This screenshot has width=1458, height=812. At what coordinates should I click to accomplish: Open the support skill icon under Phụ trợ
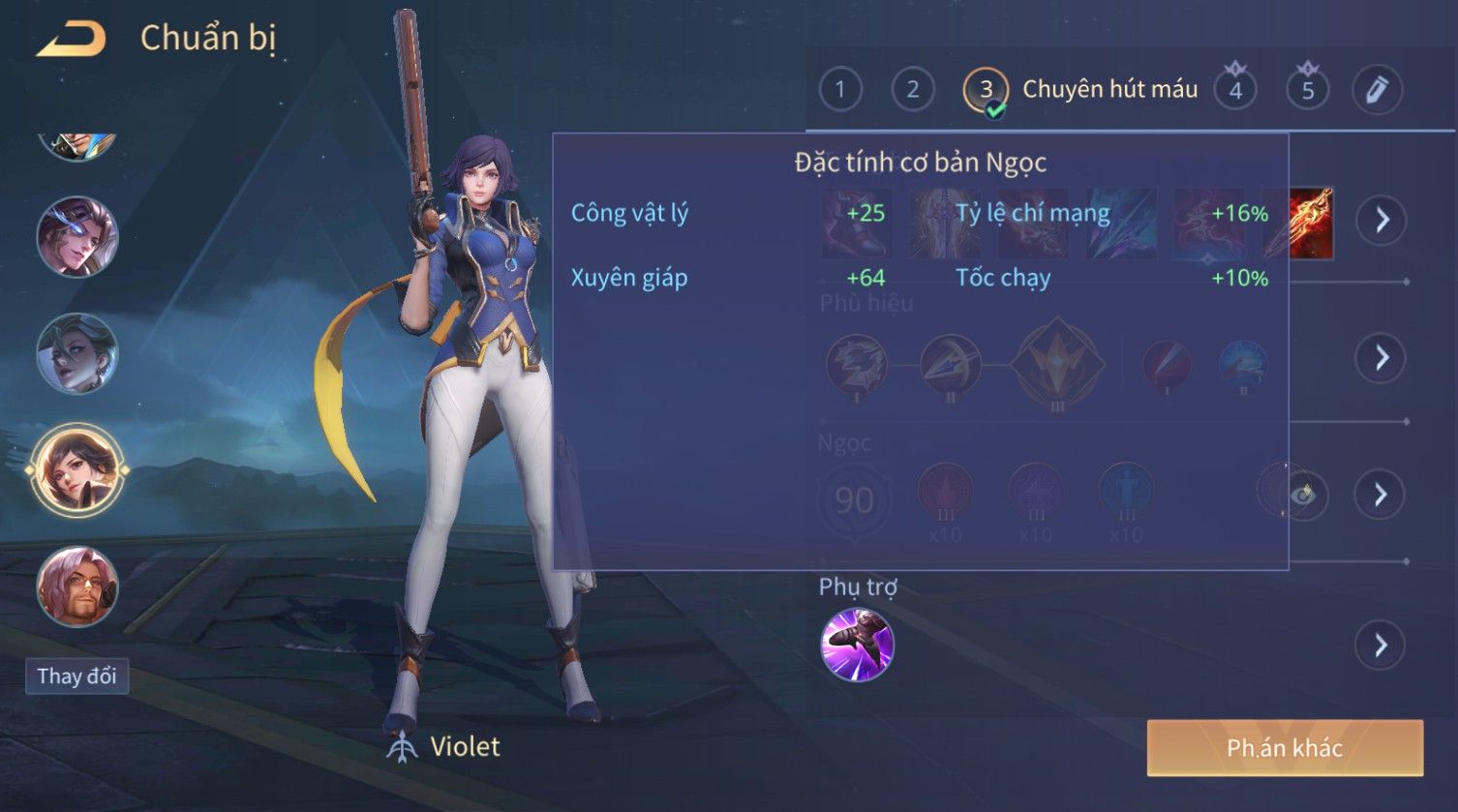(857, 645)
